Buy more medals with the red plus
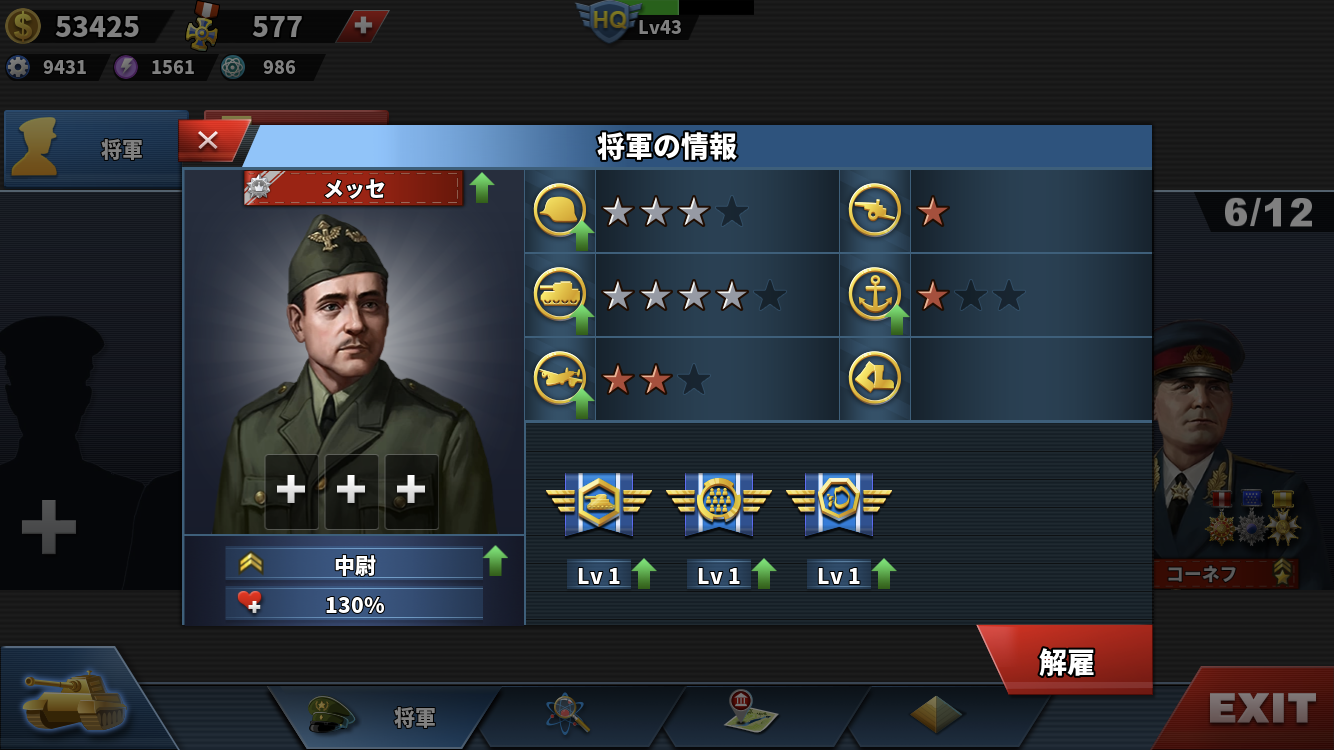 point(363,27)
